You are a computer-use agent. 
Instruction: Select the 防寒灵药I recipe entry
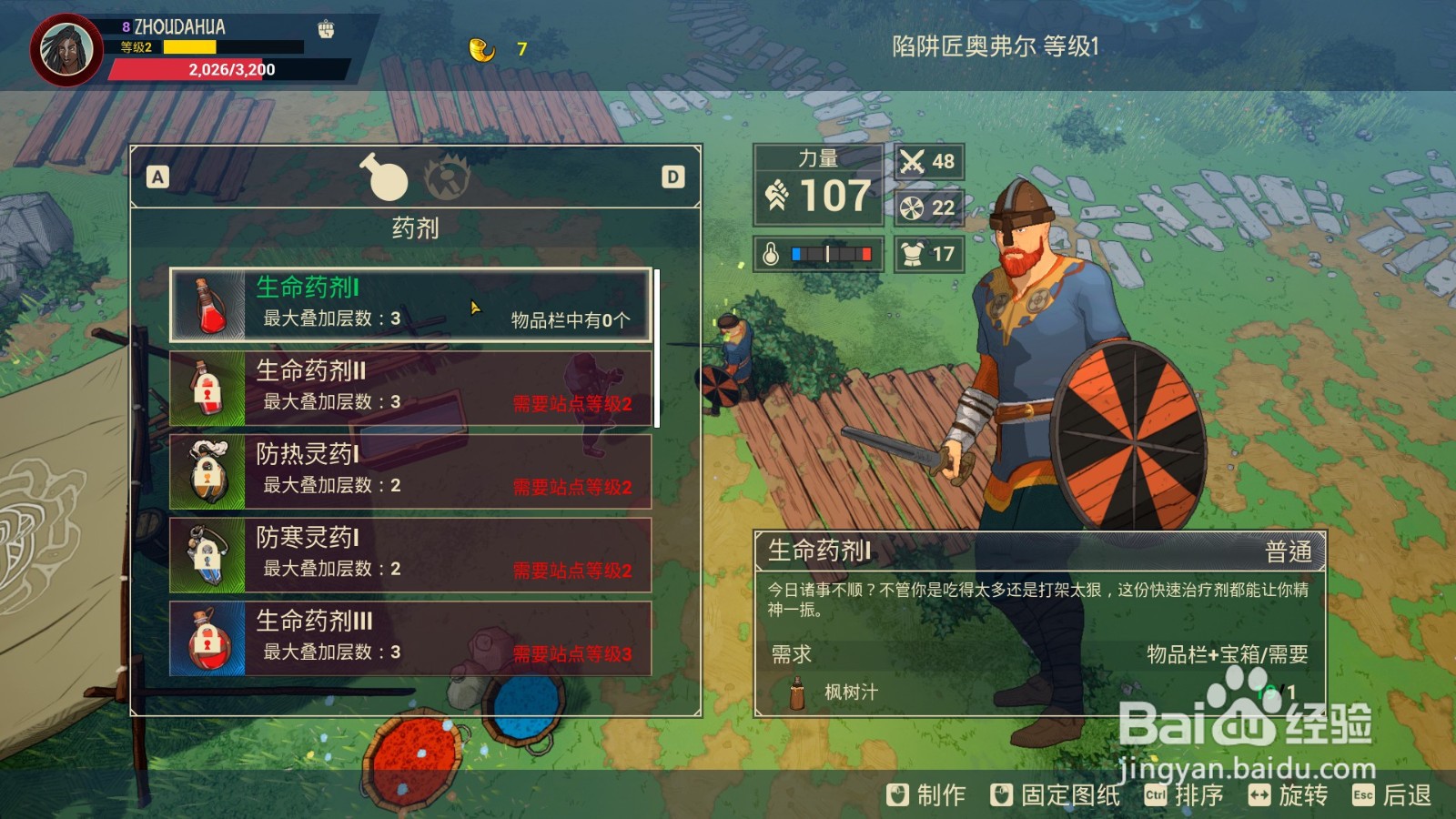408,555
